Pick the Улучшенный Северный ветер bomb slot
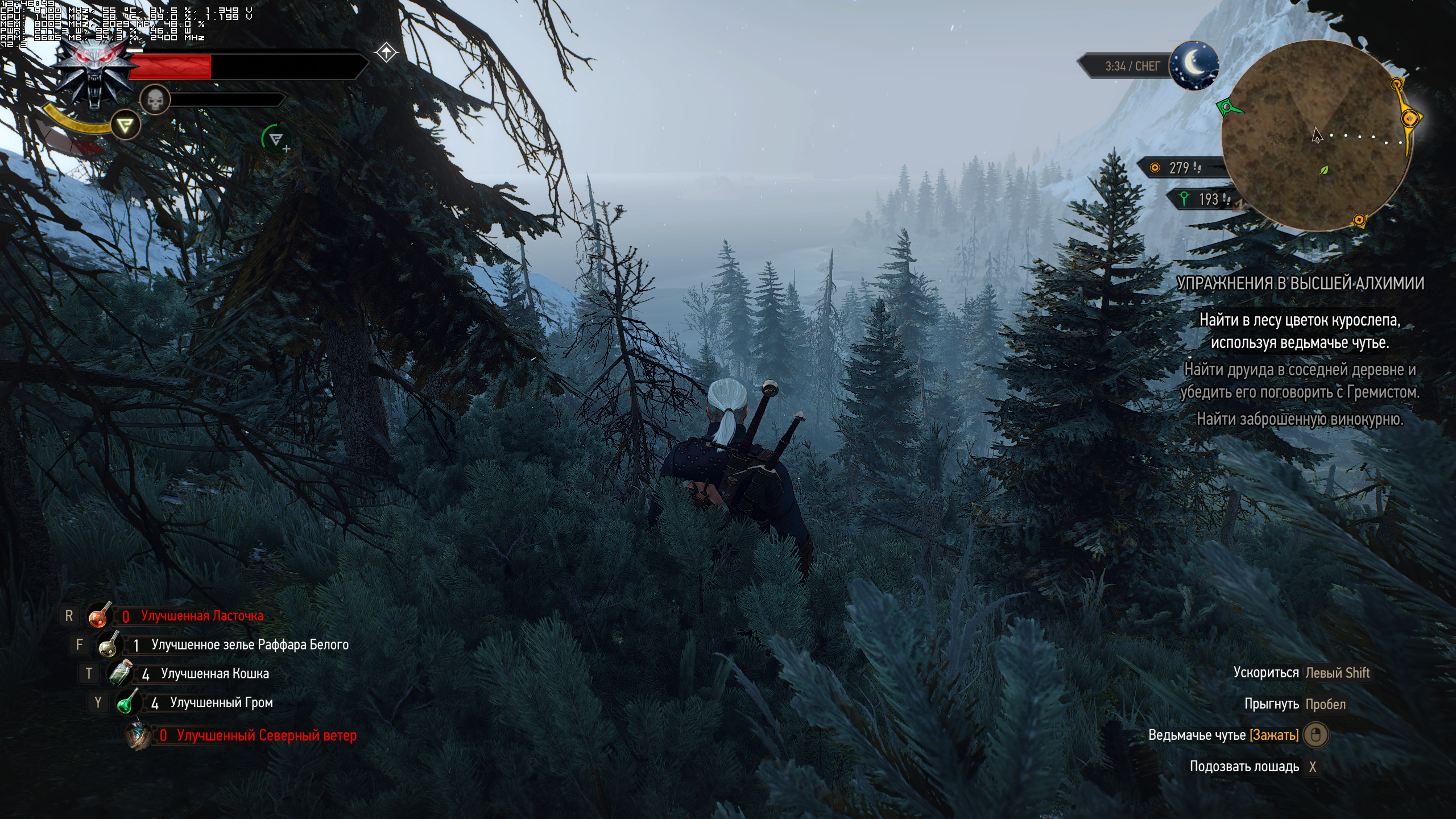The image size is (1456, 819). [138, 735]
